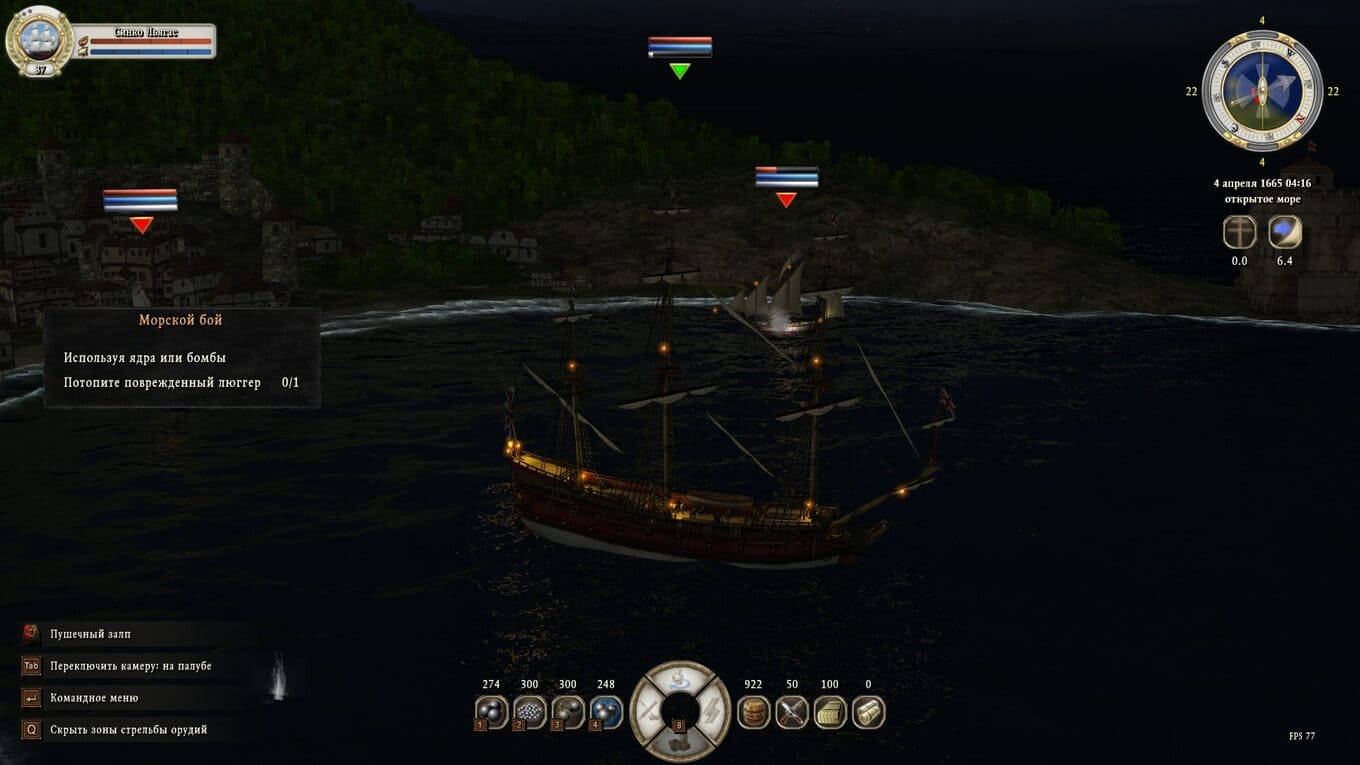Click the ship speed mast icon
This screenshot has height=765, width=1360.
[x=1240, y=233]
